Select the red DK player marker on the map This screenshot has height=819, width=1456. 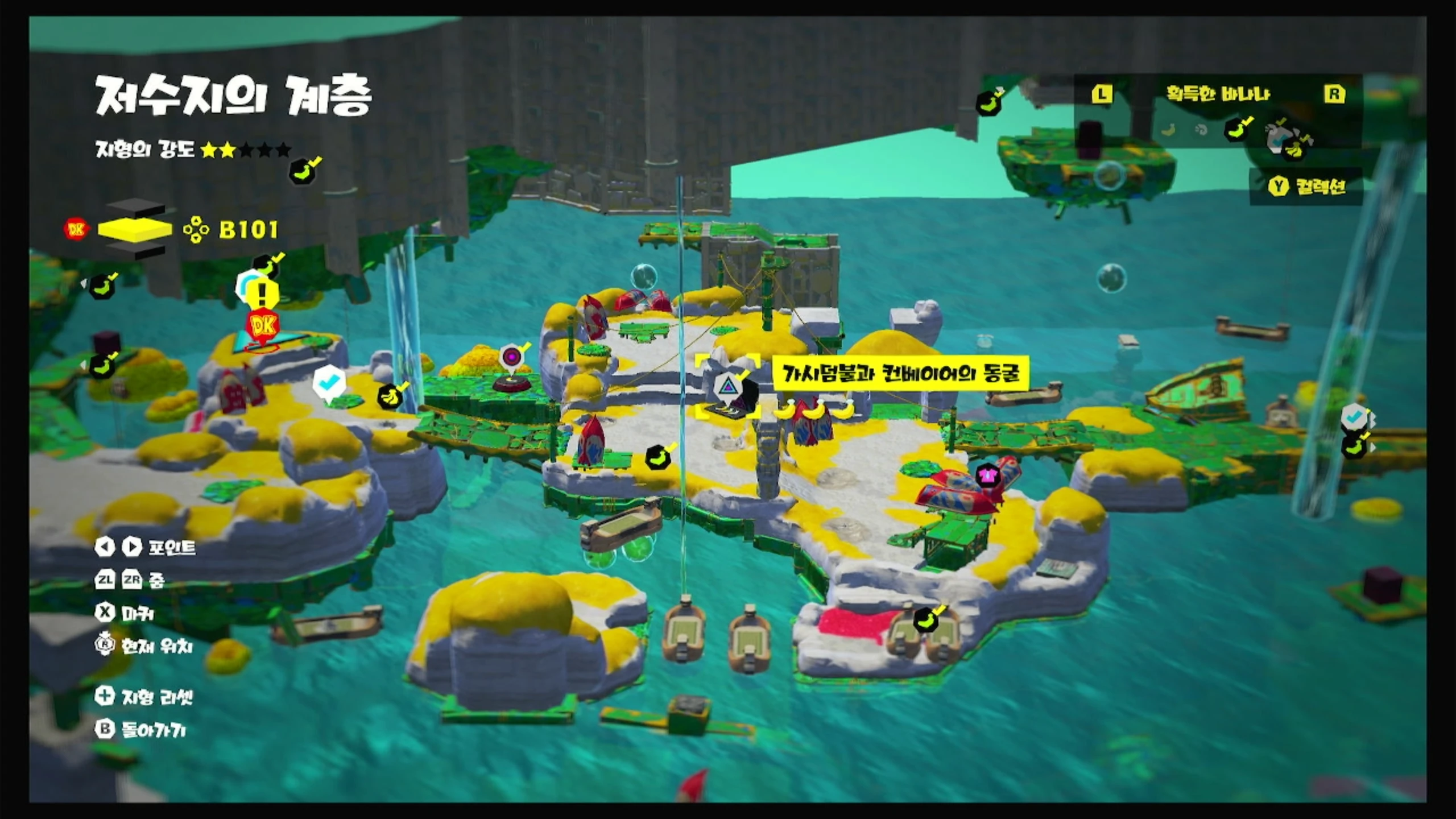pyautogui.click(x=263, y=326)
